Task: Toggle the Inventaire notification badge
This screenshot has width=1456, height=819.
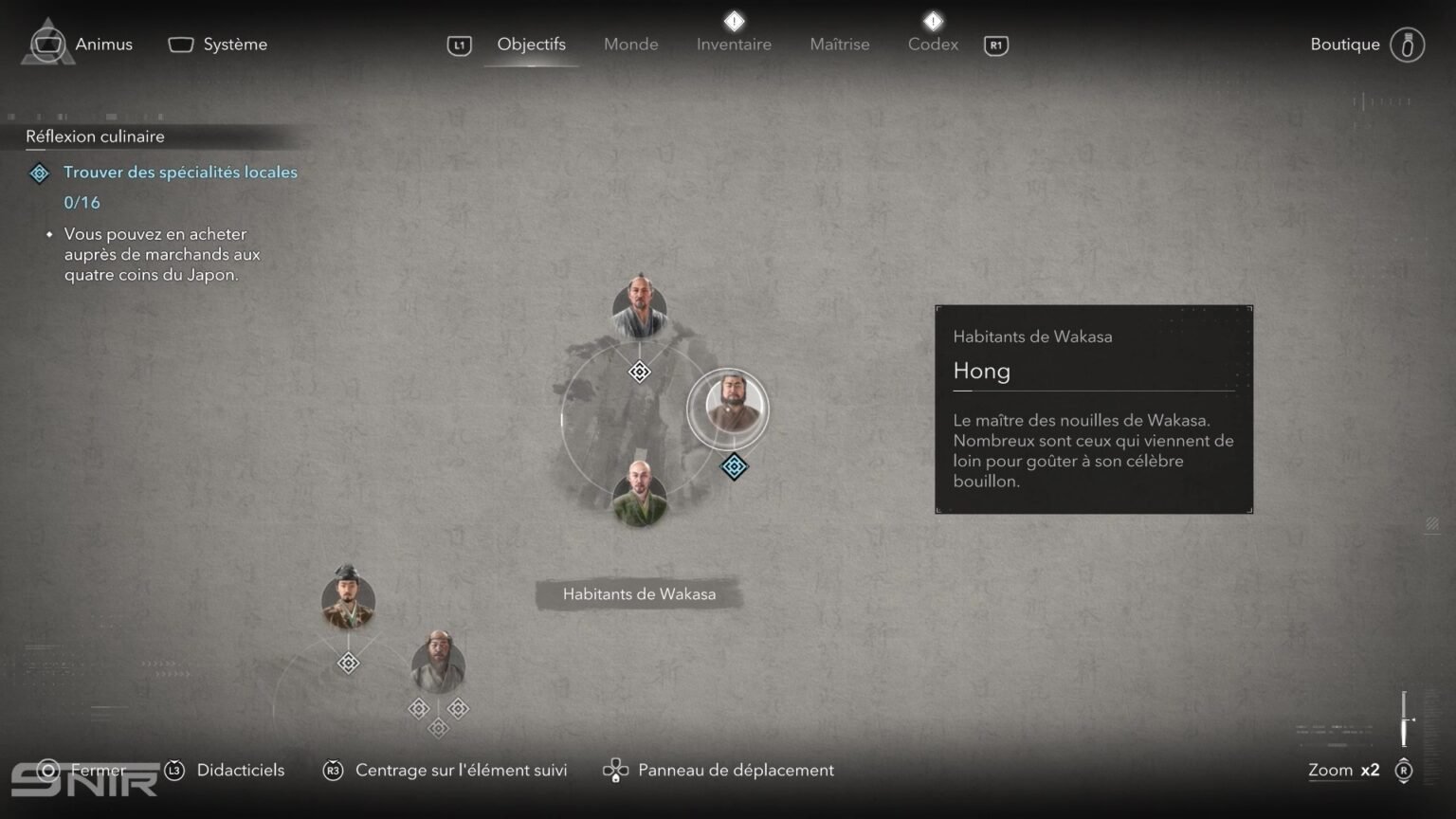Action: click(734, 21)
